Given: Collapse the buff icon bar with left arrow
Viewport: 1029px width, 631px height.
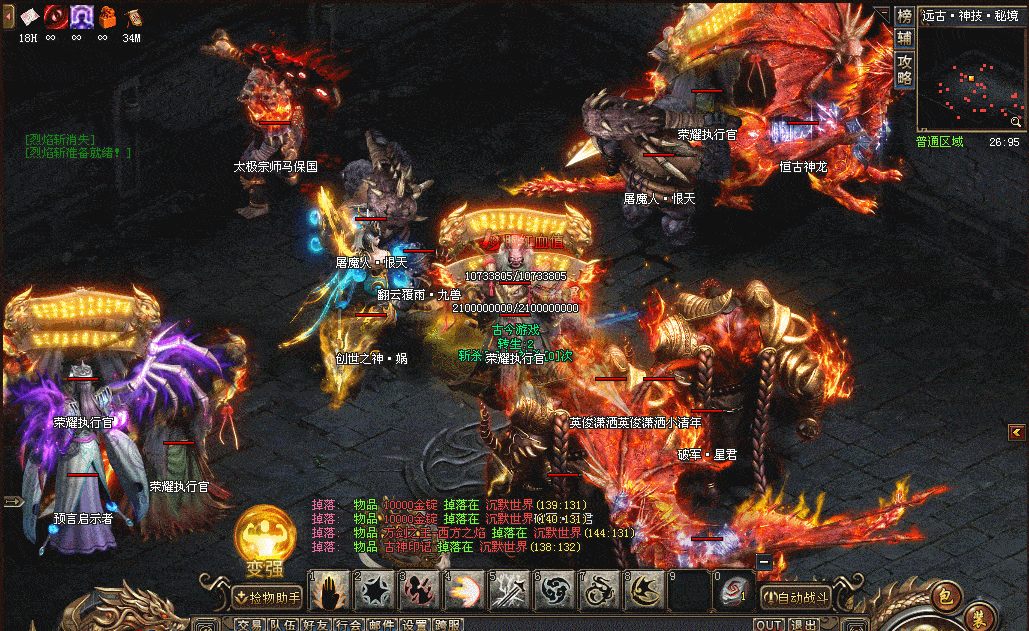Looking at the screenshot, I should pos(8,17).
